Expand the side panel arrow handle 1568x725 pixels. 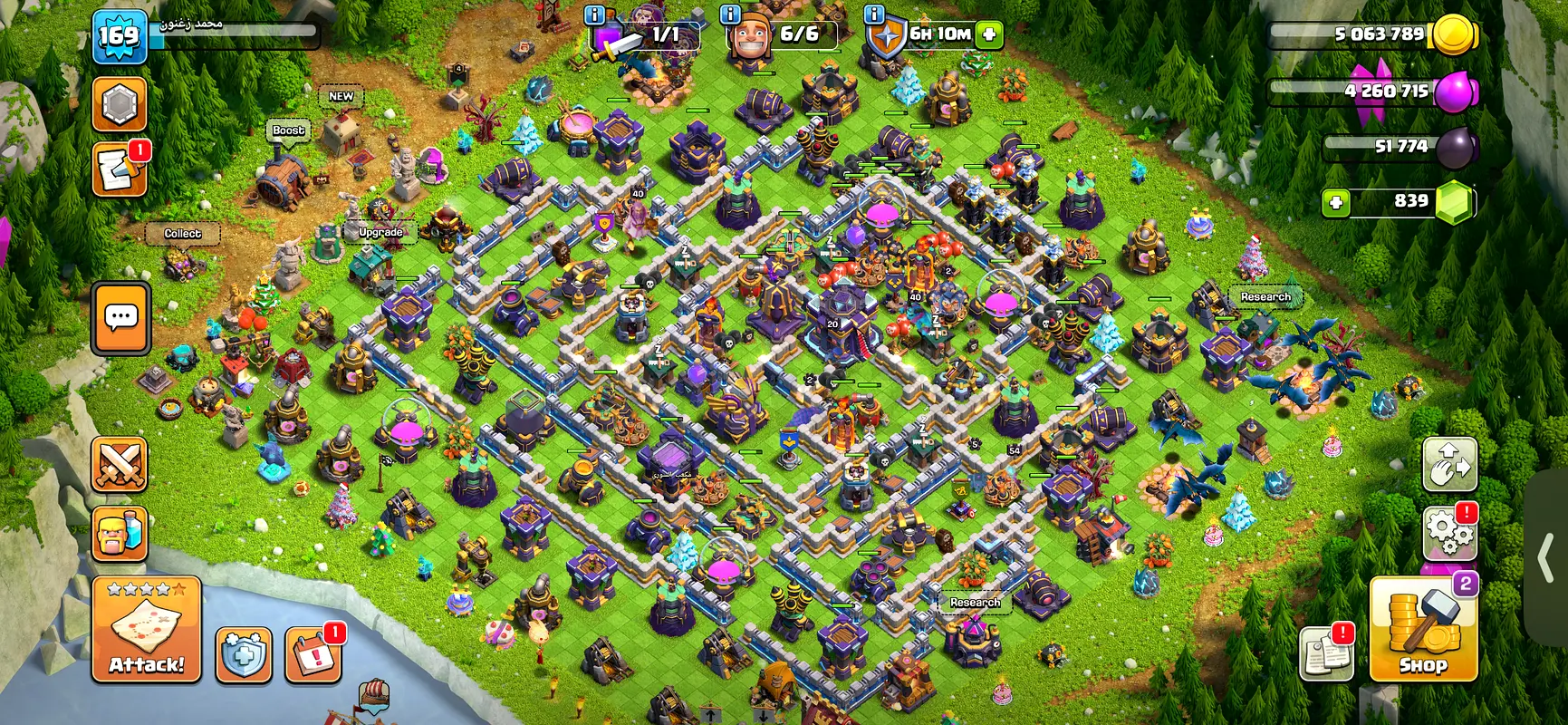1548,557
